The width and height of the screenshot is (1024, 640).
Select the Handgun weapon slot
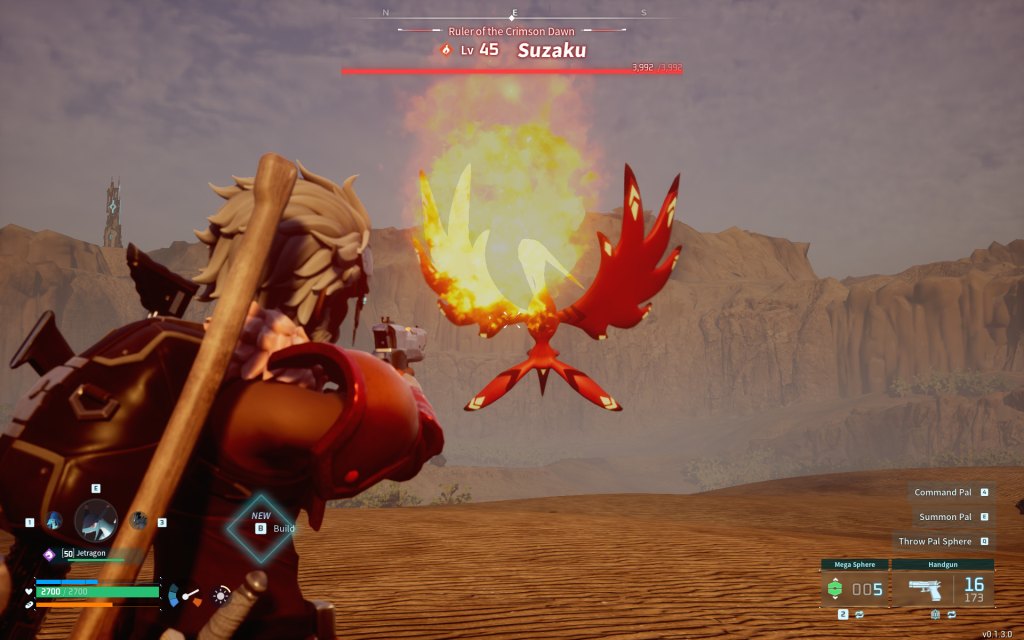pyautogui.click(x=943, y=589)
